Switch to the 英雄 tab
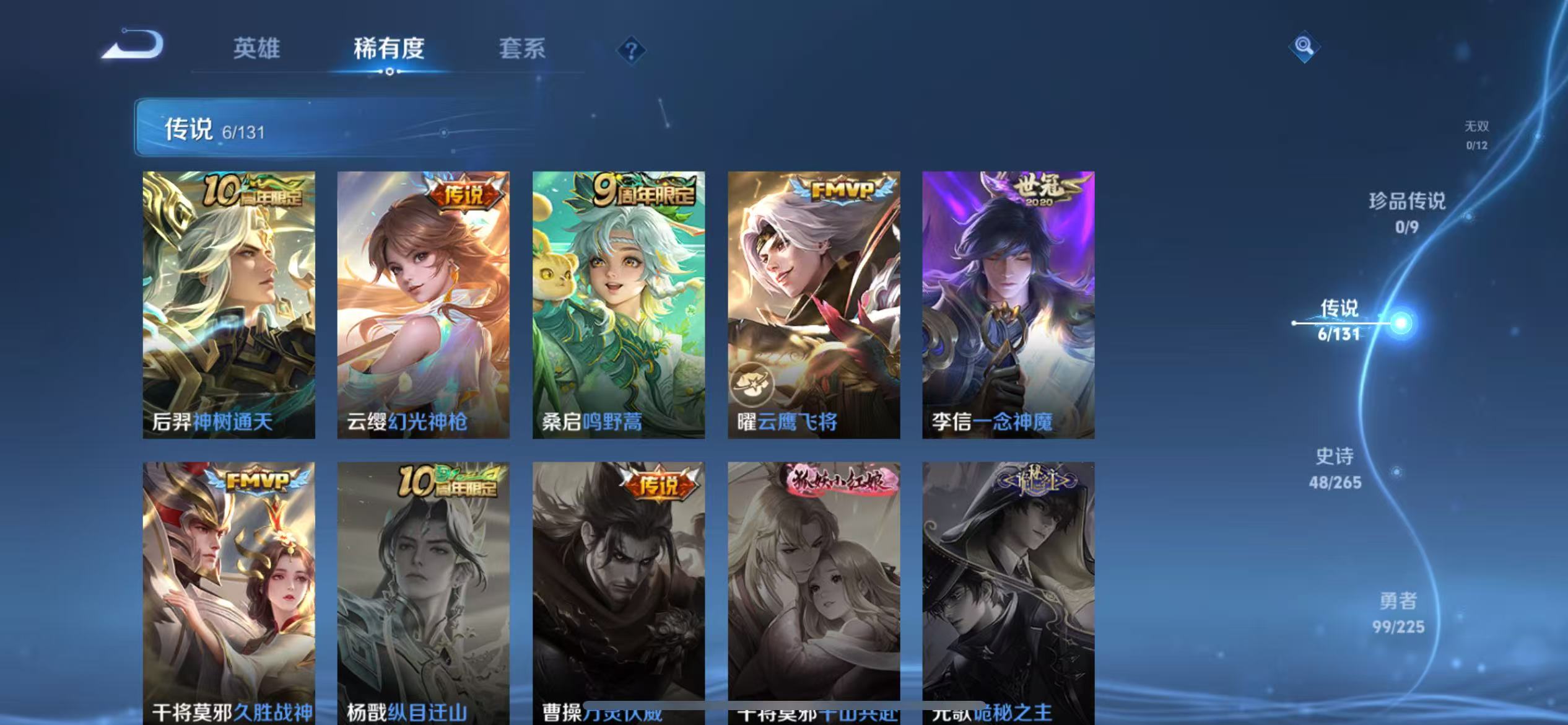Image resolution: width=1568 pixels, height=725 pixels. pyautogui.click(x=257, y=50)
